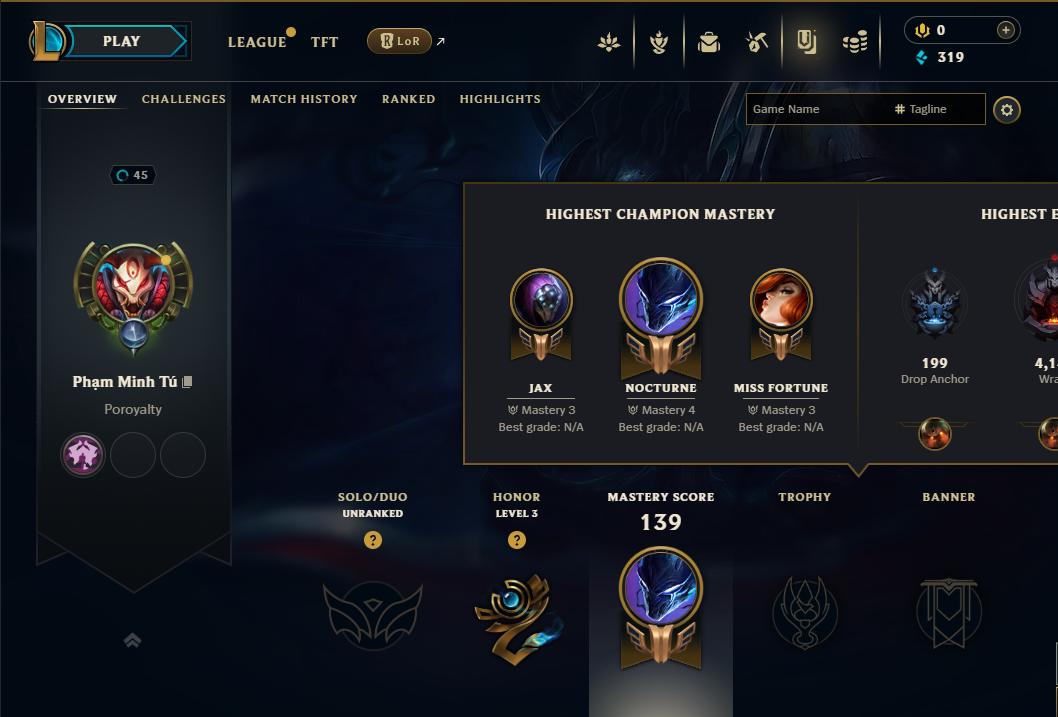
Task: View the Ranked tab
Action: (x=408, y=99)
